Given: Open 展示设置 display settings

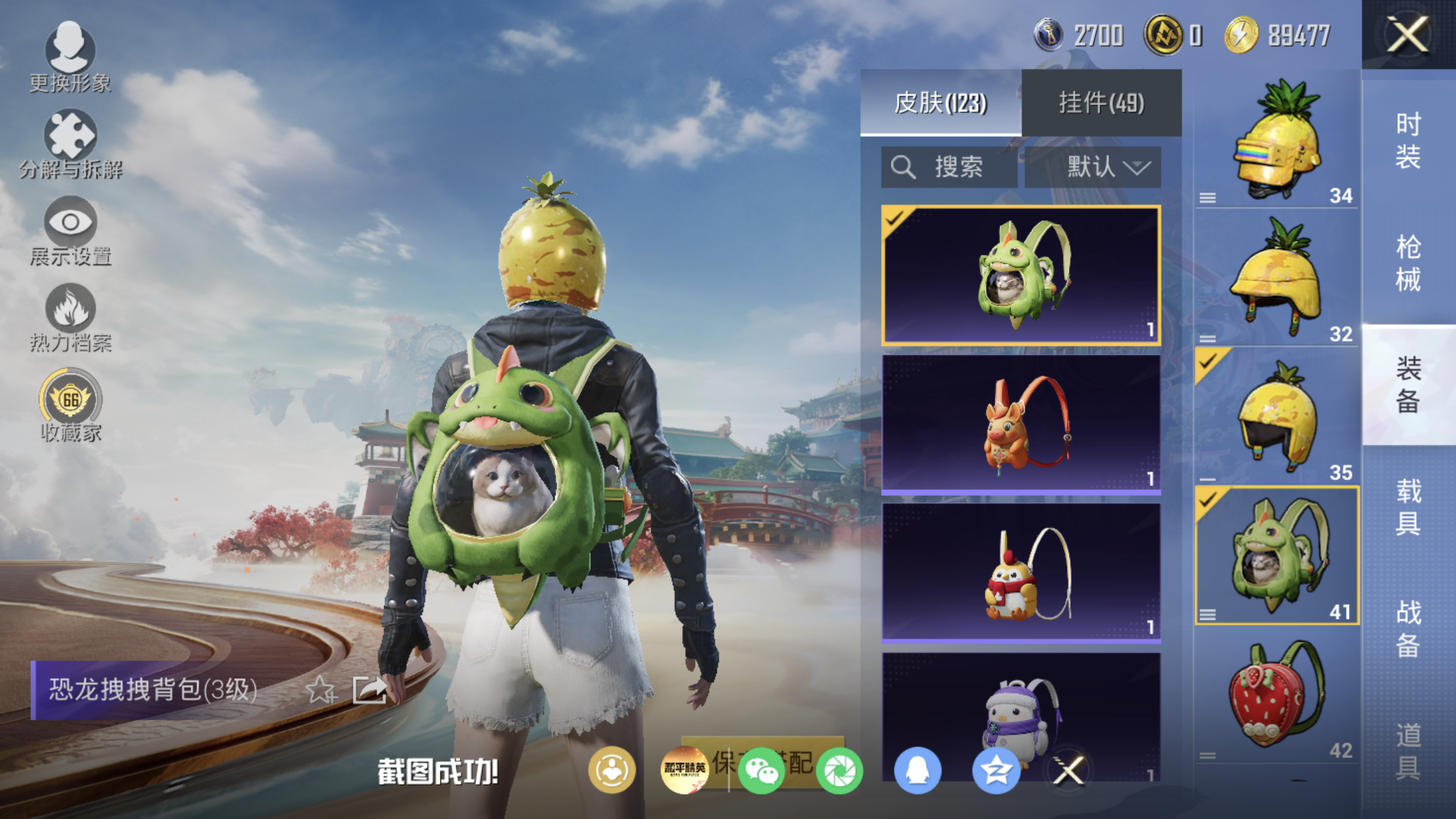Looking at the screenshot, I should coord(70,231).
